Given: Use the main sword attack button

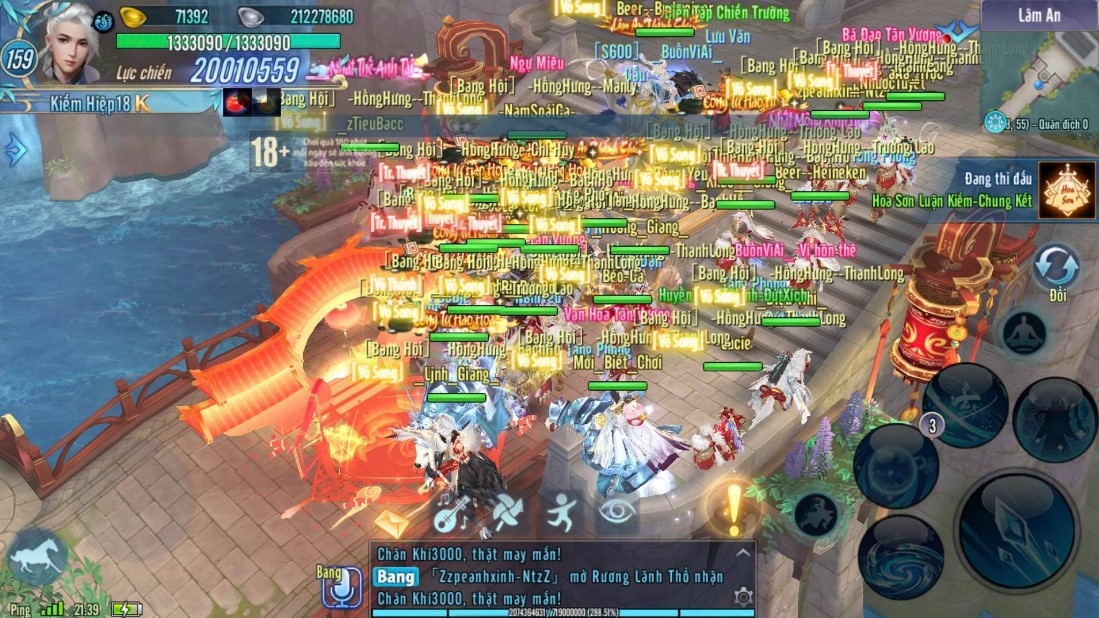Looking at the screenshot, I should (x=1017, y=530).
